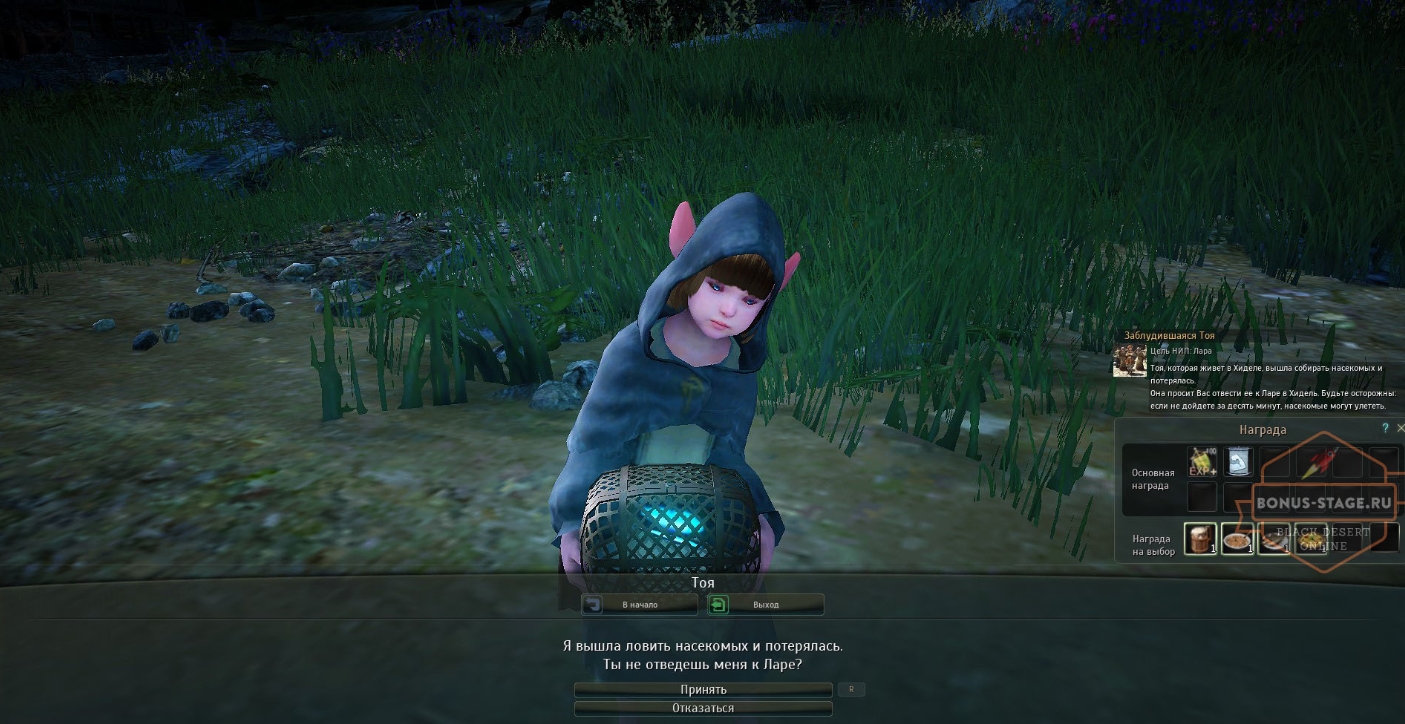Accept the quest with Принять
This screenshot has height=724, width=1405.
(703, 689)
